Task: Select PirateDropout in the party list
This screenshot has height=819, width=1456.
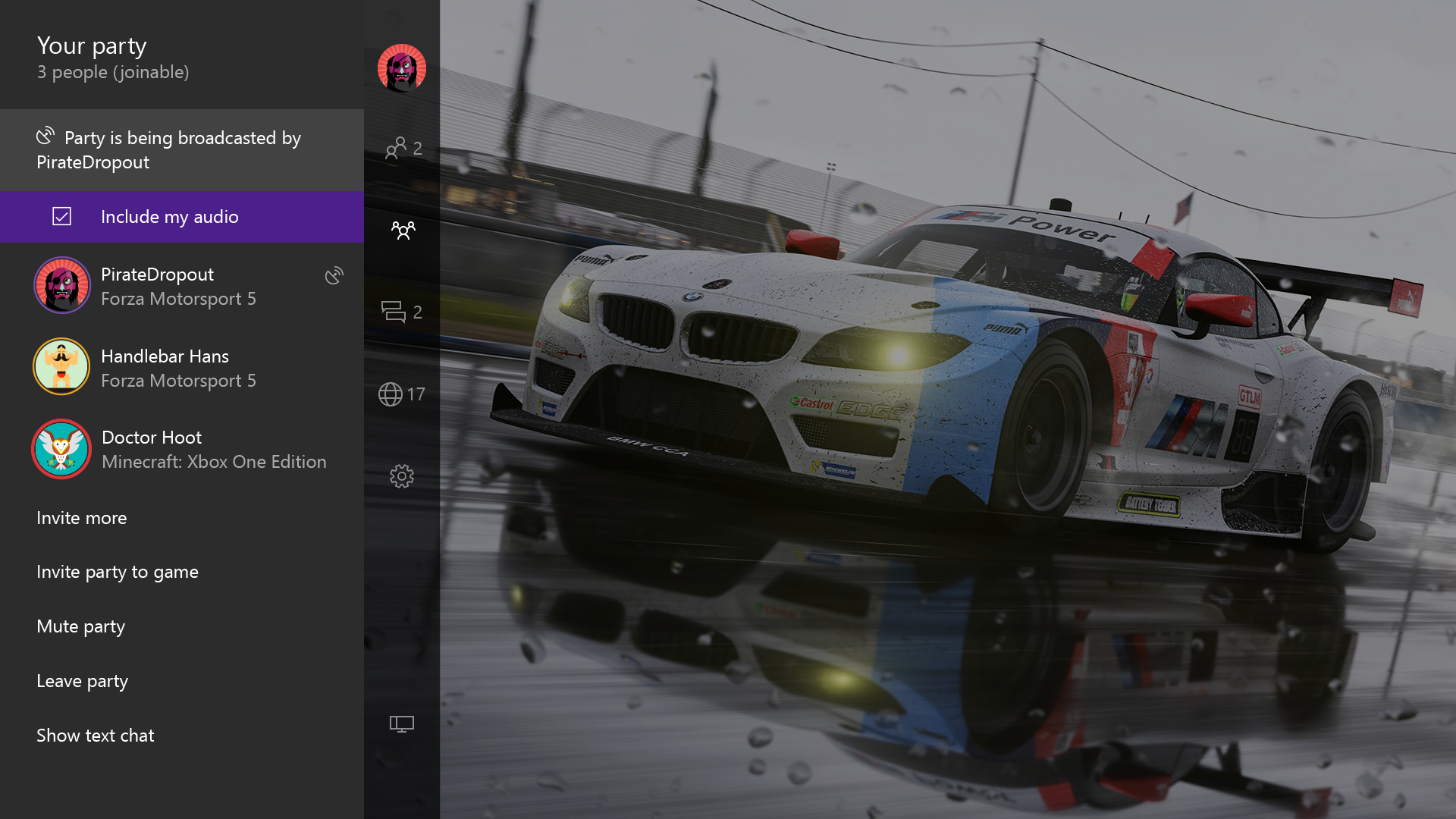Action: (178, 287)
